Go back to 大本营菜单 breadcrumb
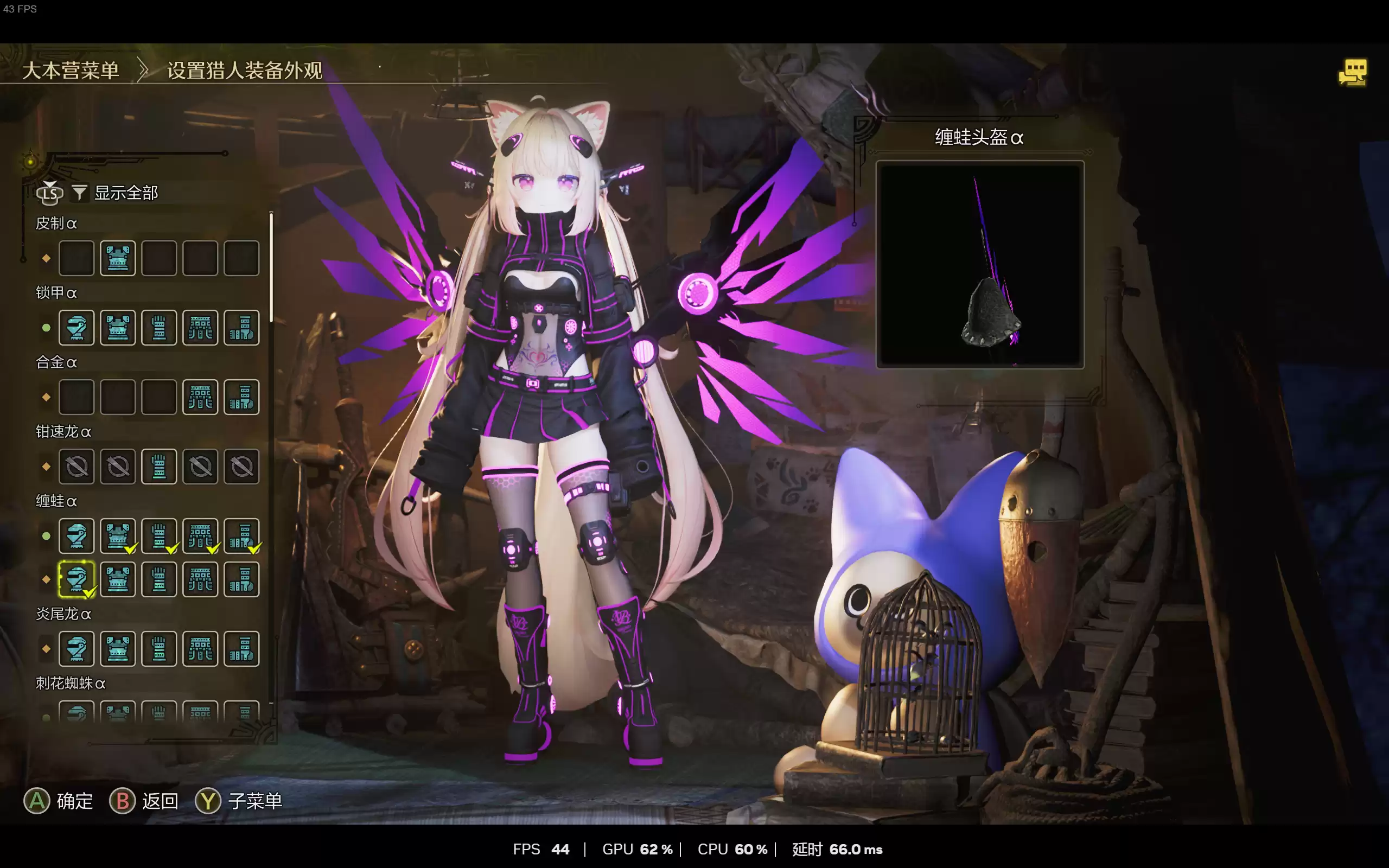The height and width of the screenshot is (868, 1389). 71,71
